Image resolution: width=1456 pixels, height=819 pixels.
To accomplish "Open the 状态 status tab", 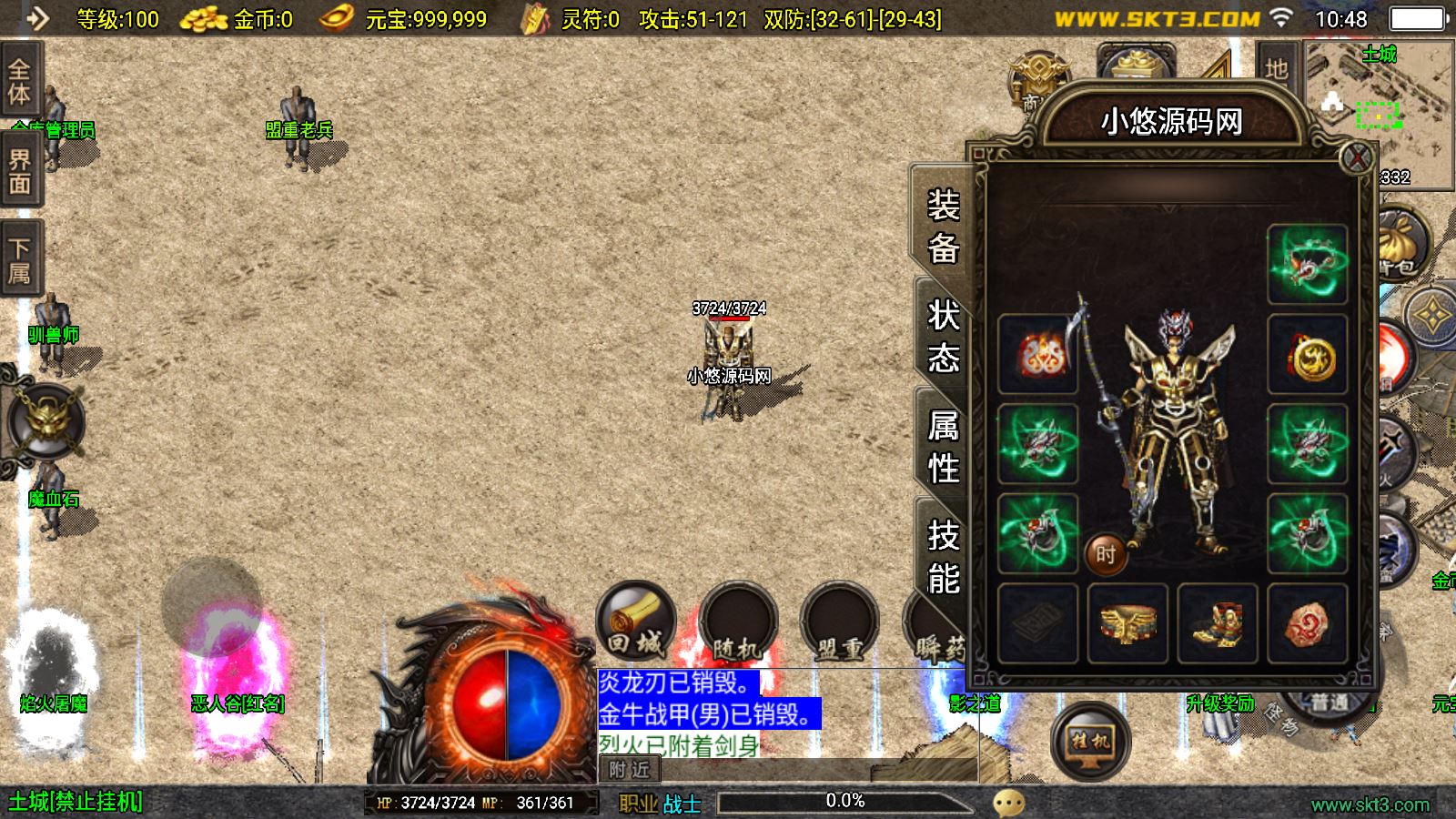I will click(943, 337).
